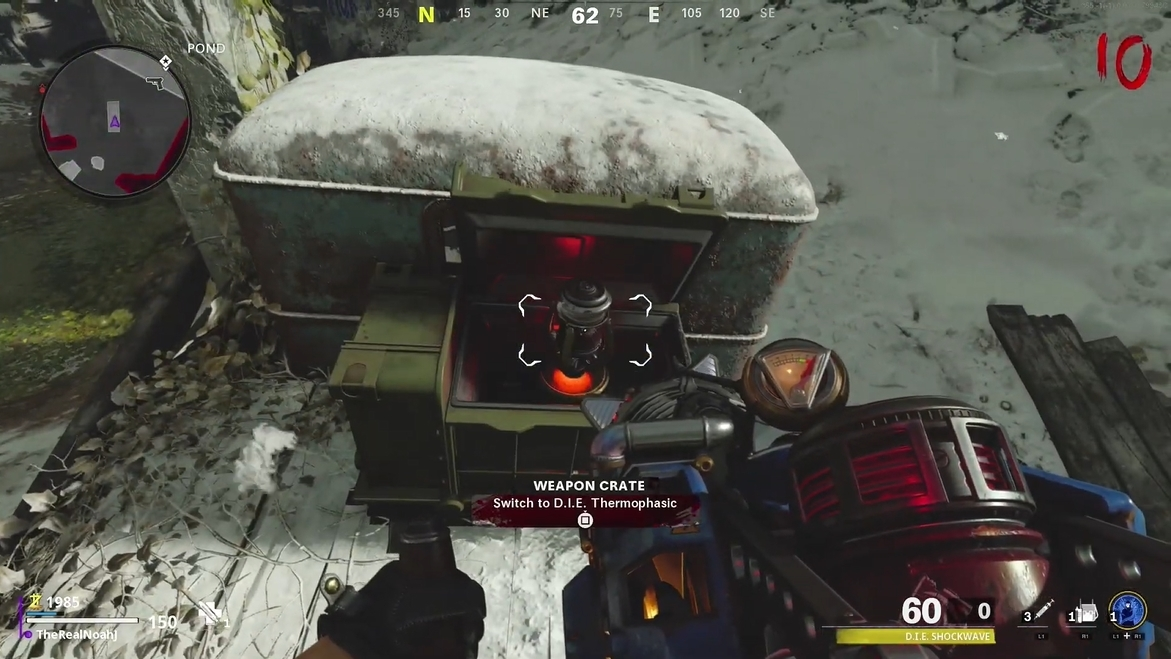Click the pistol marker on the minimap

[x=155, y=82]
